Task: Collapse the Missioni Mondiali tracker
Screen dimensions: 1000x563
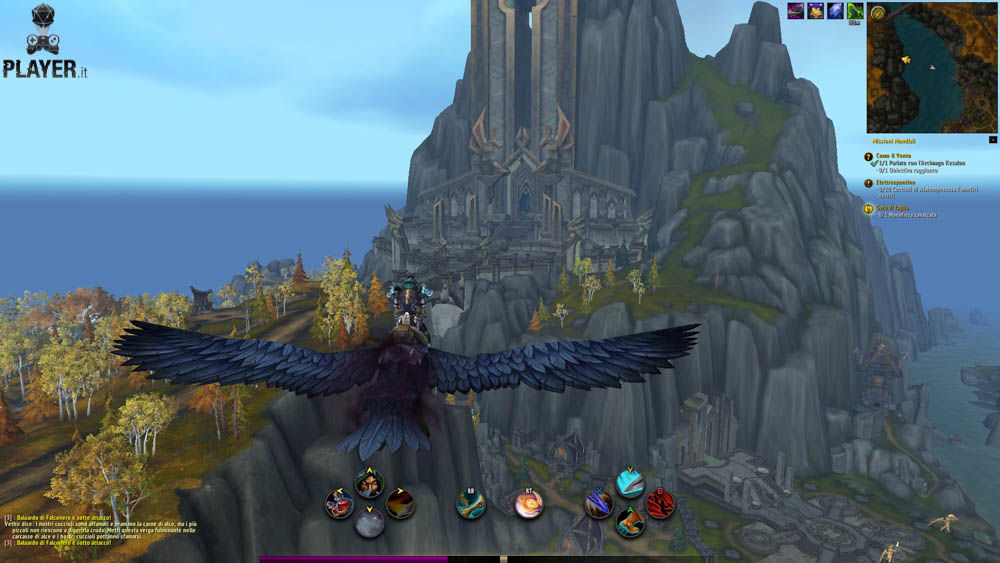Action: point(992,139)
